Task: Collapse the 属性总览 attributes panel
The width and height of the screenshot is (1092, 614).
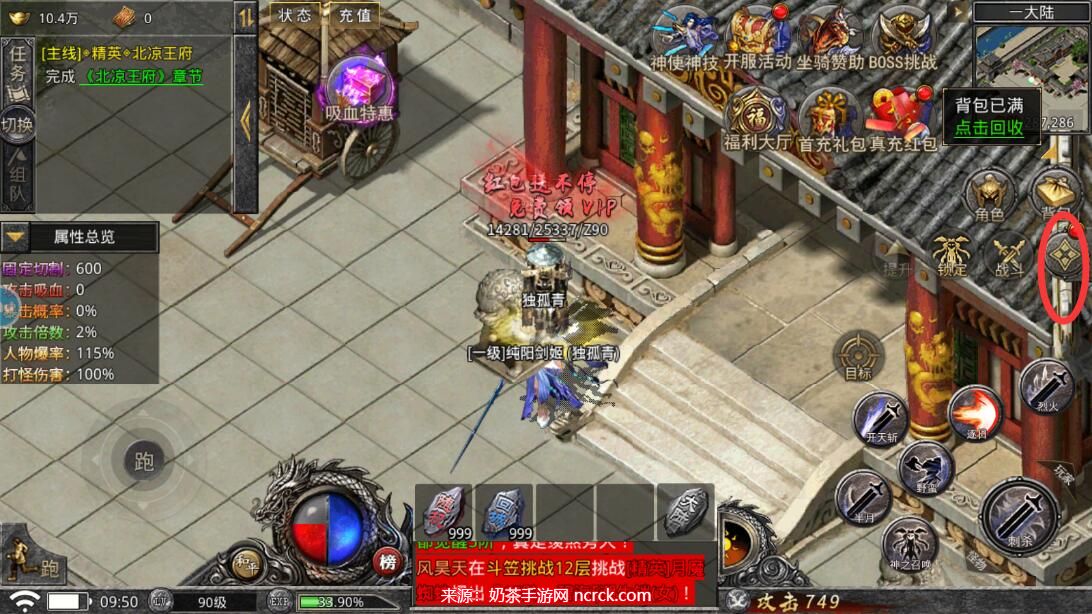Action: pos(15,237)
